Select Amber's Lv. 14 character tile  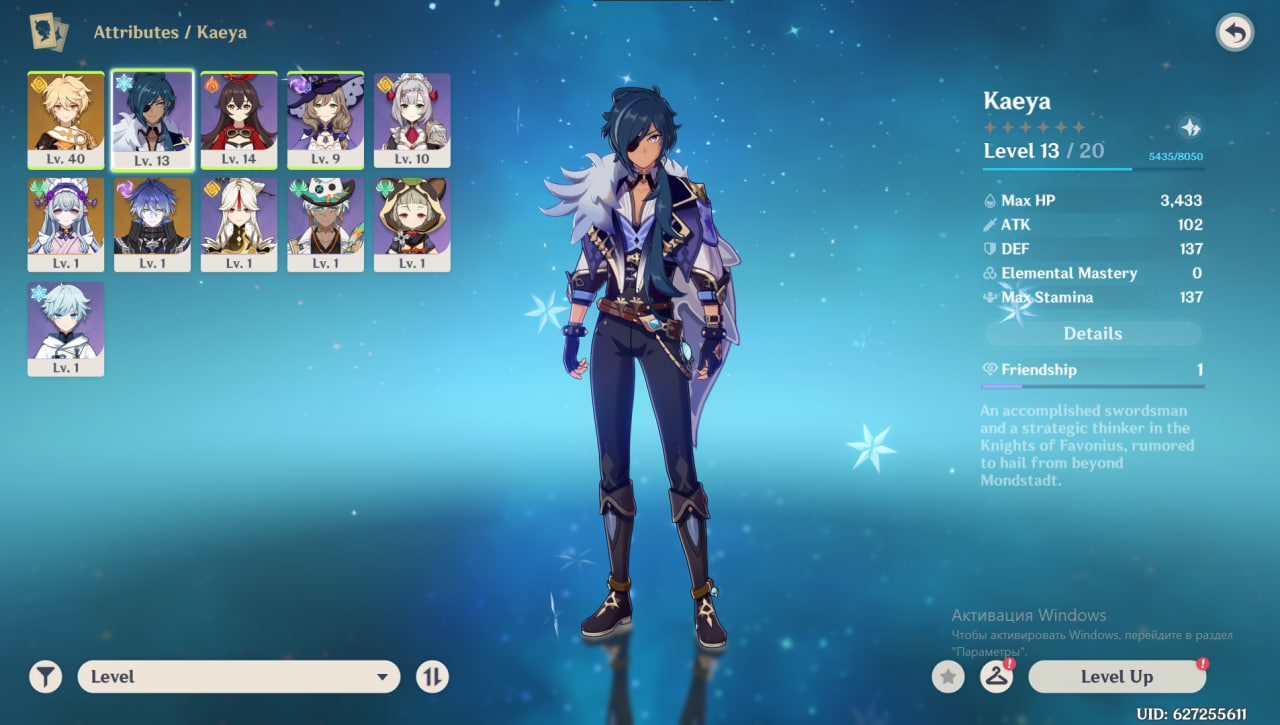239,119
